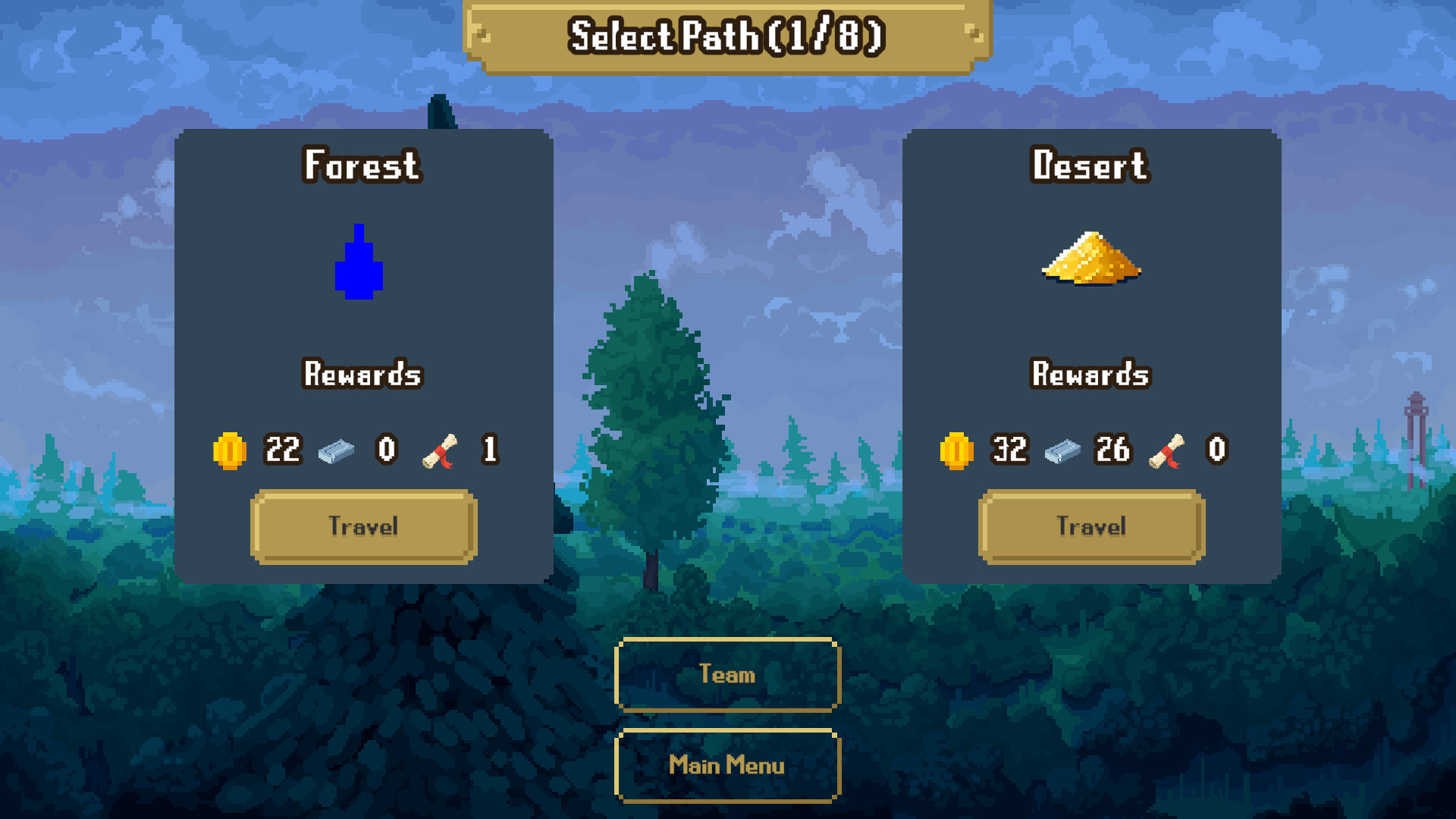This screenshot has height=819, width=1456.
Task: Open the Team screen
Action: point(726,675)
